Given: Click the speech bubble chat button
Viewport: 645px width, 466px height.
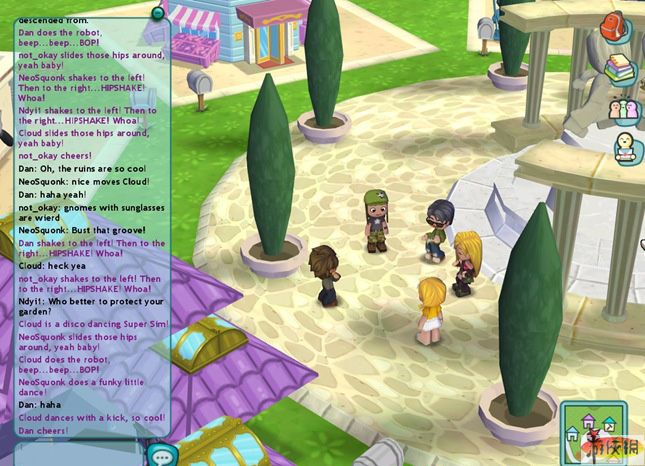Looking at the screenshot, I should pyautogui.click(x=159, y=454).
